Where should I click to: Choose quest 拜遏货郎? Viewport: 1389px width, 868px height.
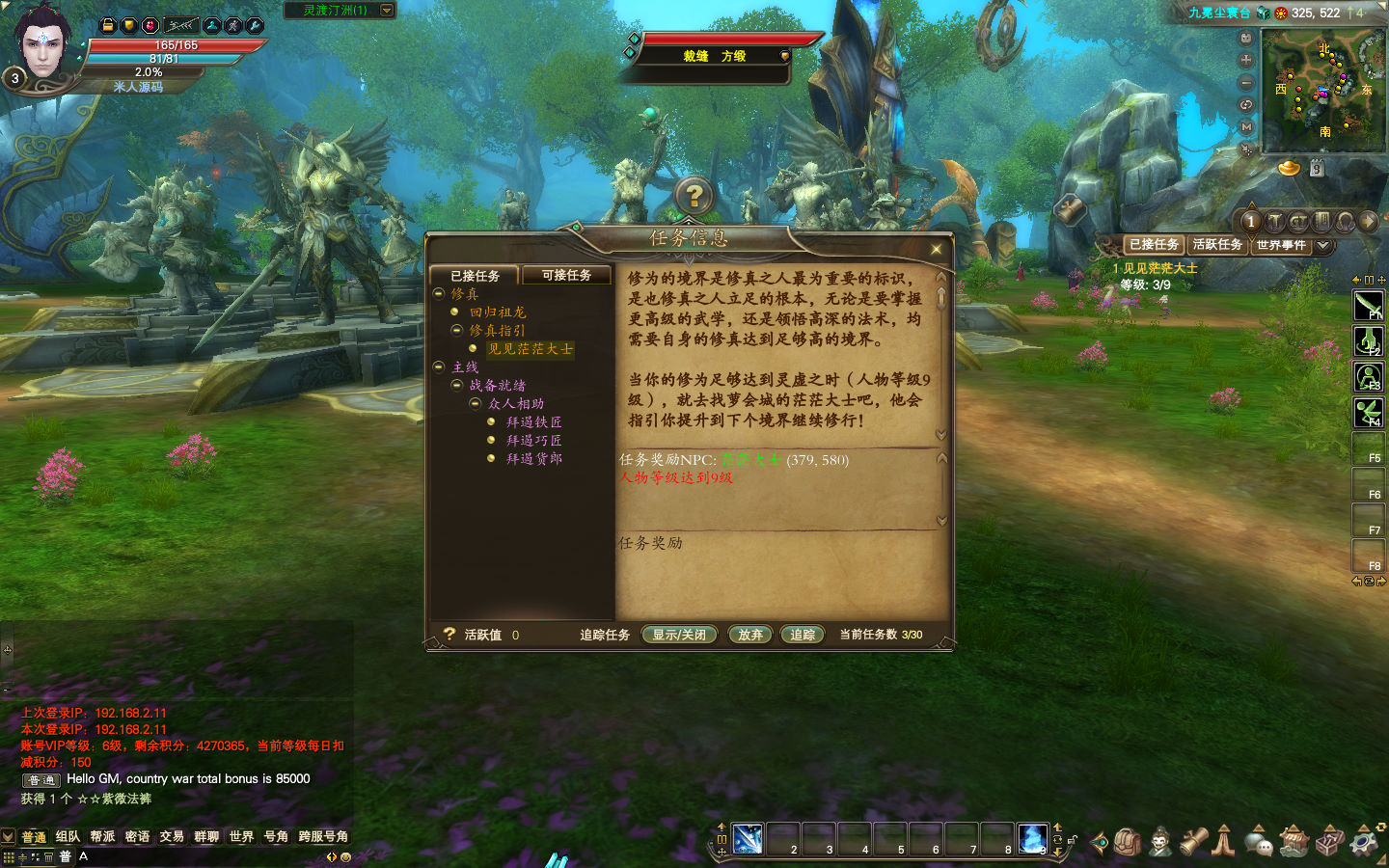pyautogui.click(x=534, y=459)
